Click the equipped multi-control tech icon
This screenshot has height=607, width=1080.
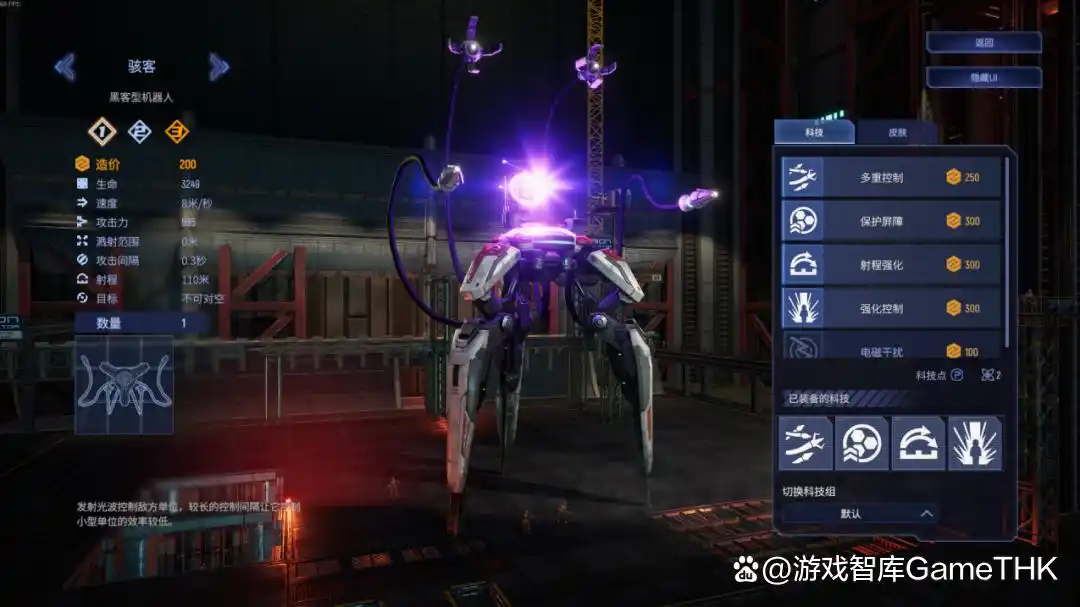click(x=805, y=443)
